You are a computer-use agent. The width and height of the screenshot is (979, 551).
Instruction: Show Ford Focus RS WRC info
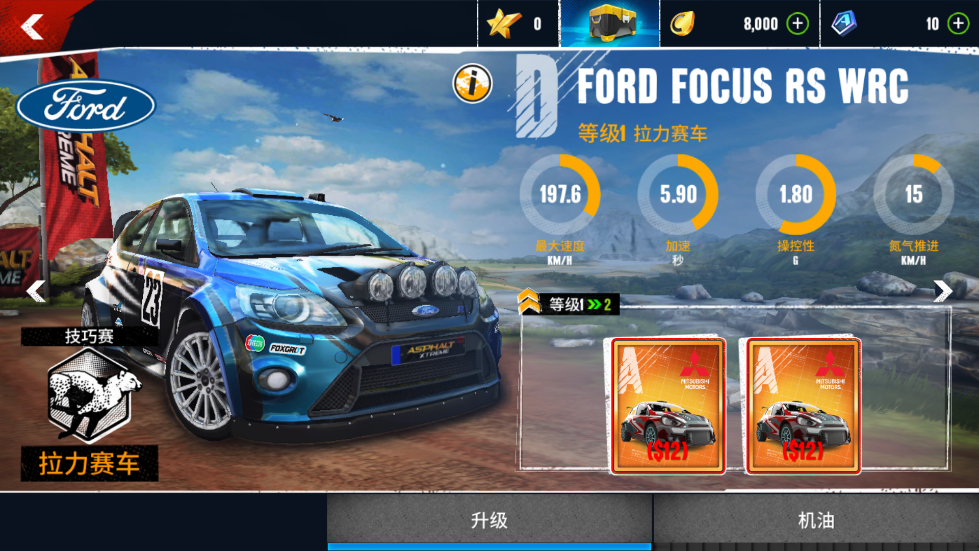(472, 84)
